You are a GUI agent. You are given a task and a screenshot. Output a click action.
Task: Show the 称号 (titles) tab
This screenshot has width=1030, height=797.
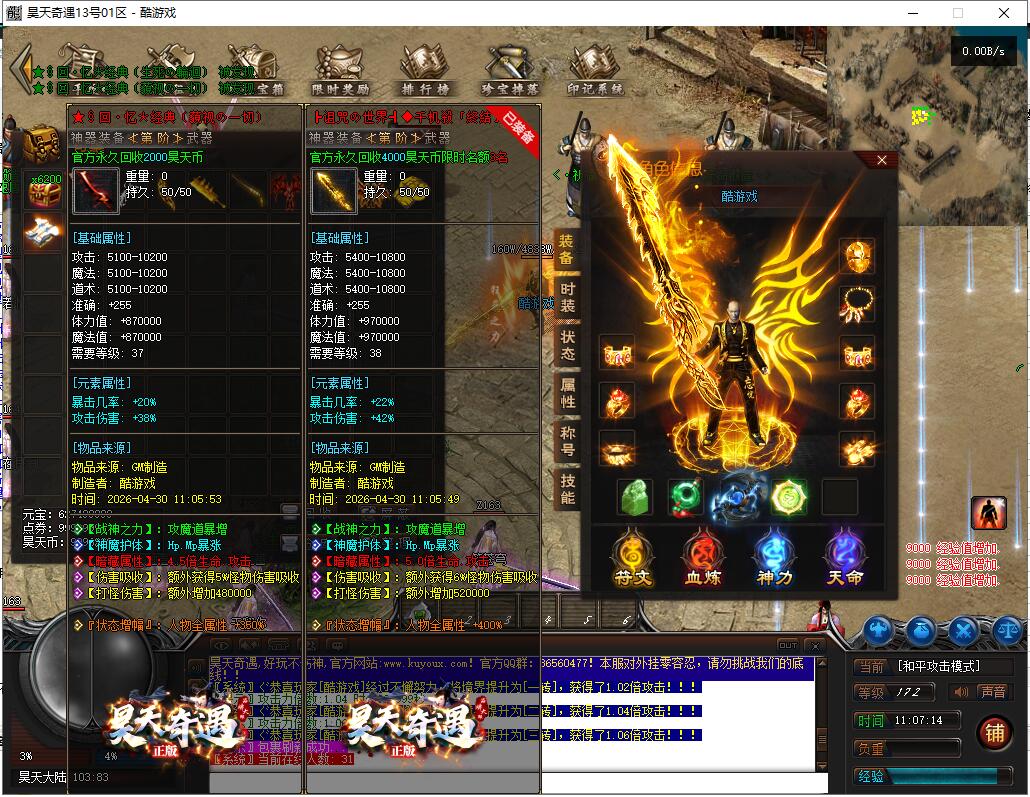click(567, 439)
